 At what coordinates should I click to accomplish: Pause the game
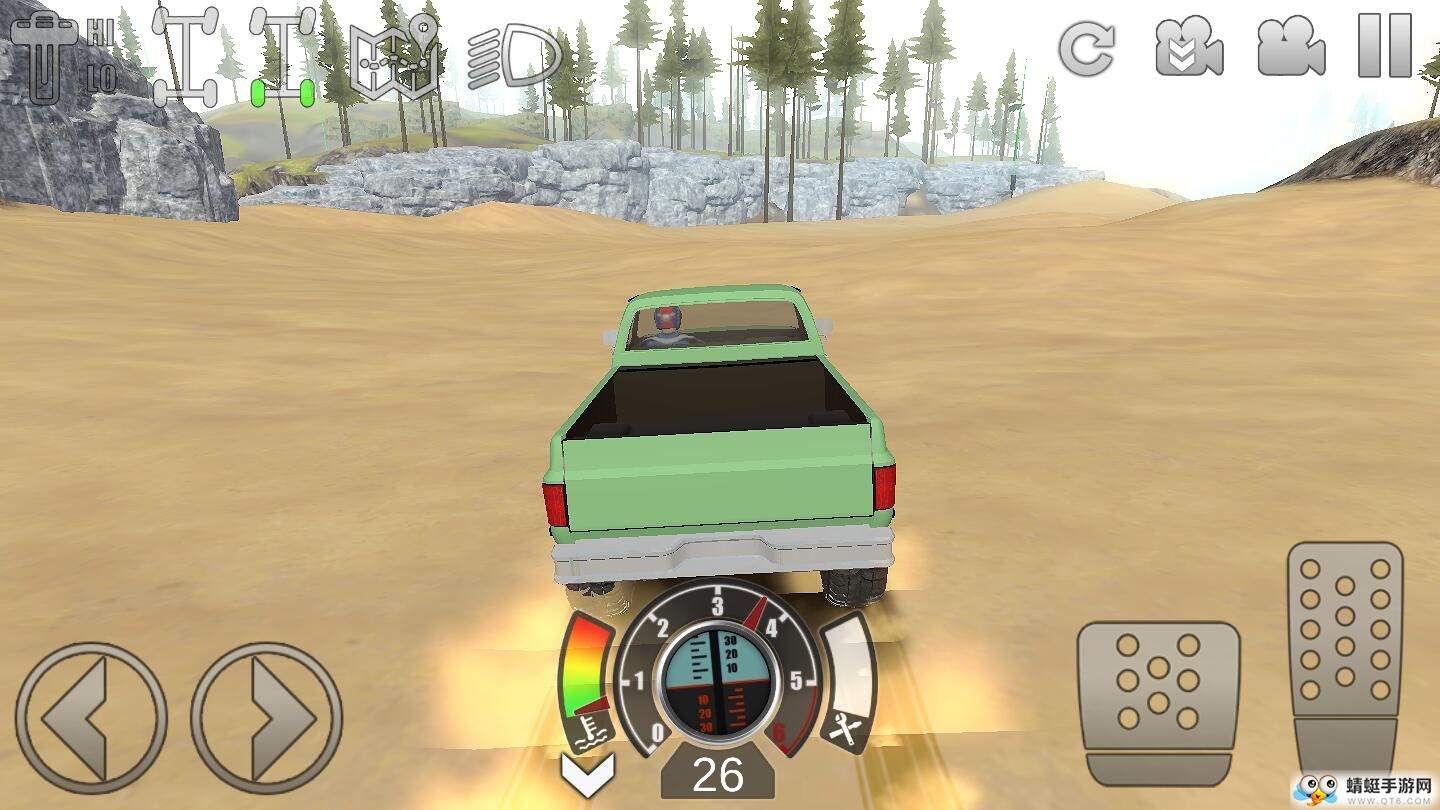point(1385,46)
